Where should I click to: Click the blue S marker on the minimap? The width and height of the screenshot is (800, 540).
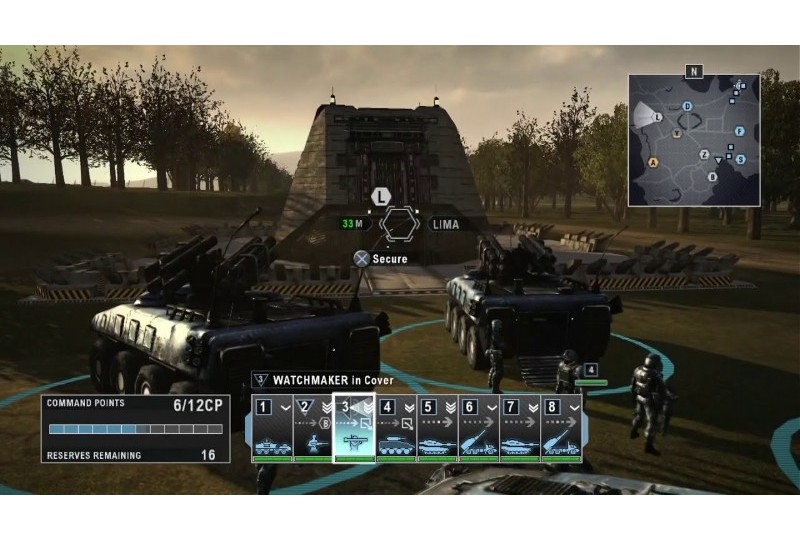pos(740,158)
